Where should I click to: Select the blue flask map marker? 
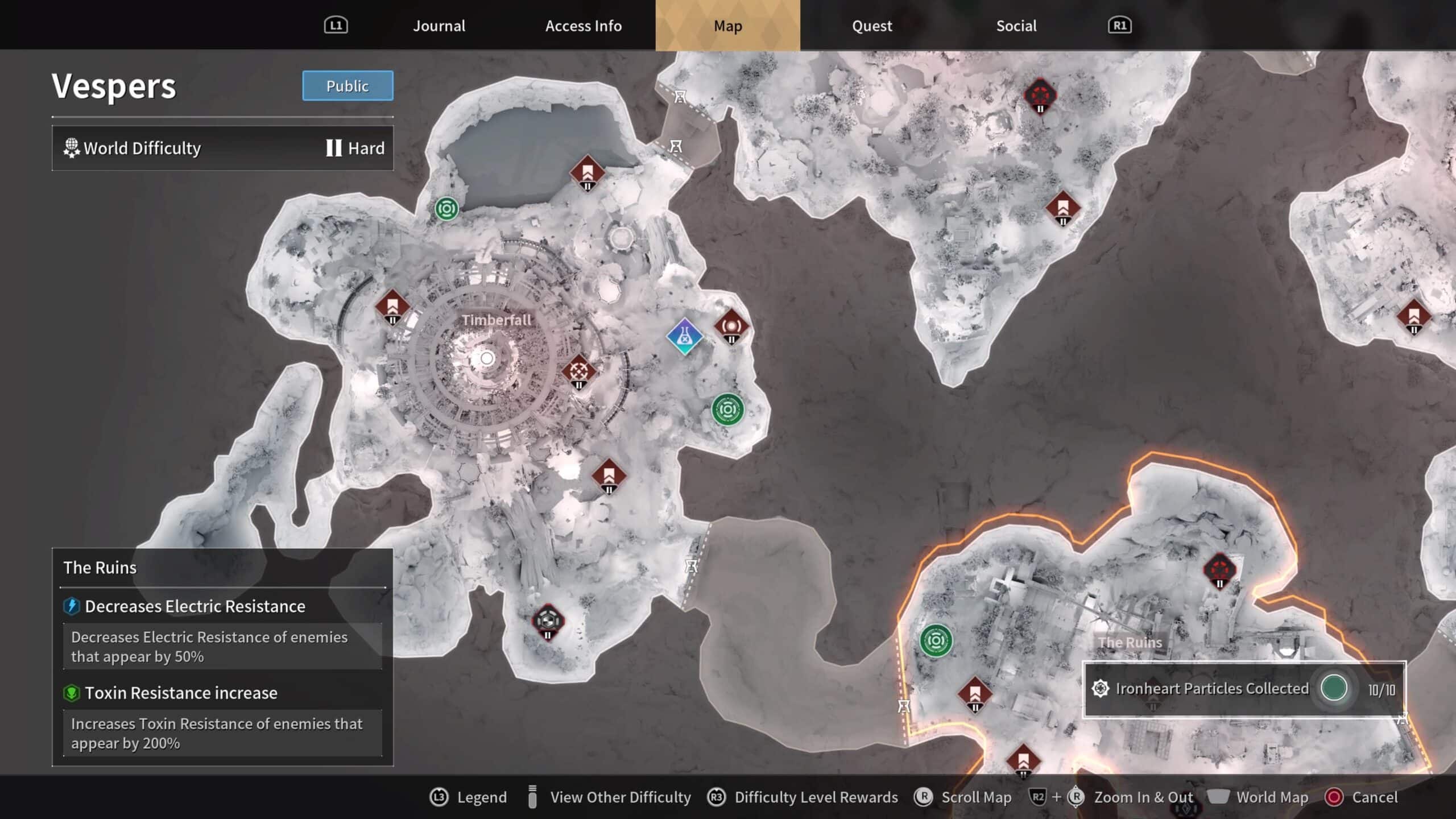pos(685,337)
